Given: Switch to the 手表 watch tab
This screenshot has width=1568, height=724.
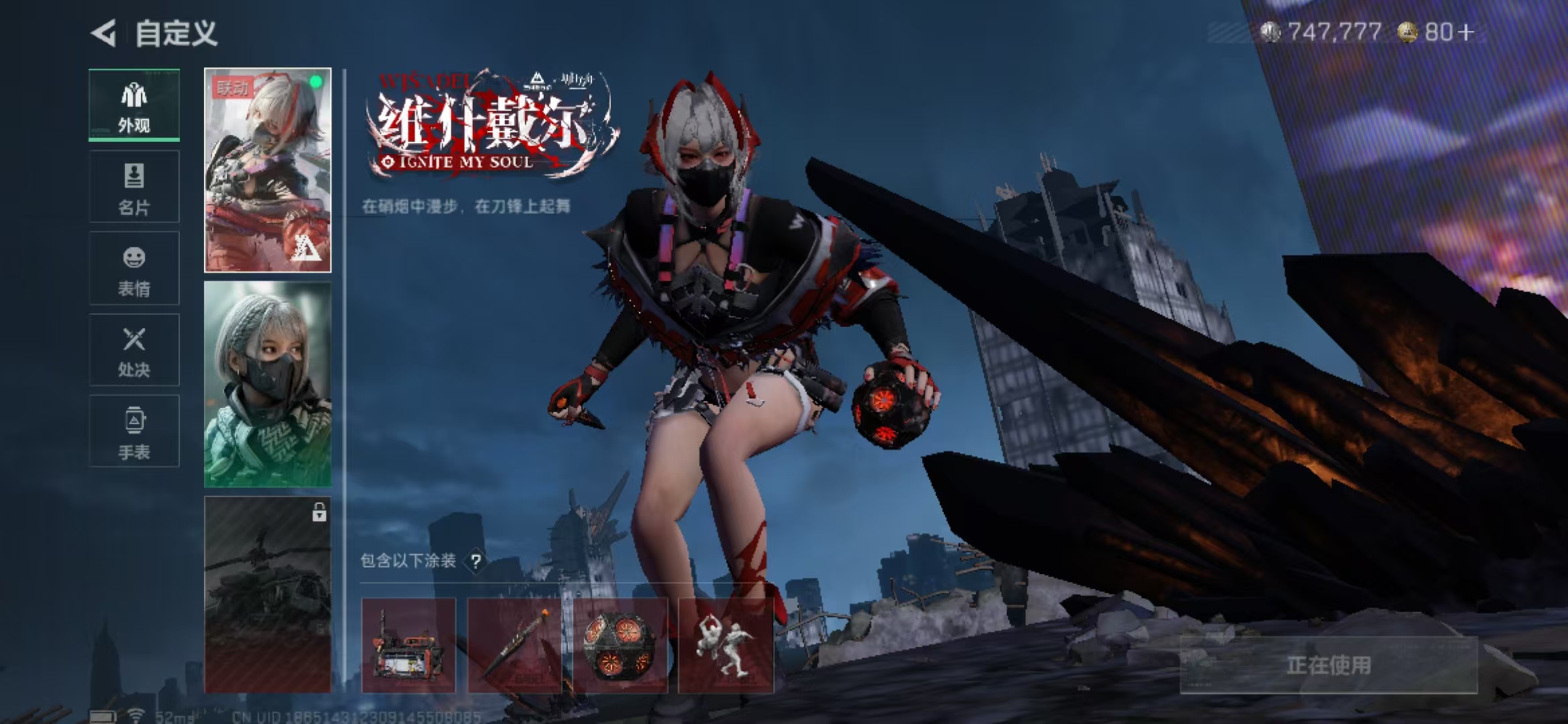Looking at the screenshot, I should pos(134,431).
